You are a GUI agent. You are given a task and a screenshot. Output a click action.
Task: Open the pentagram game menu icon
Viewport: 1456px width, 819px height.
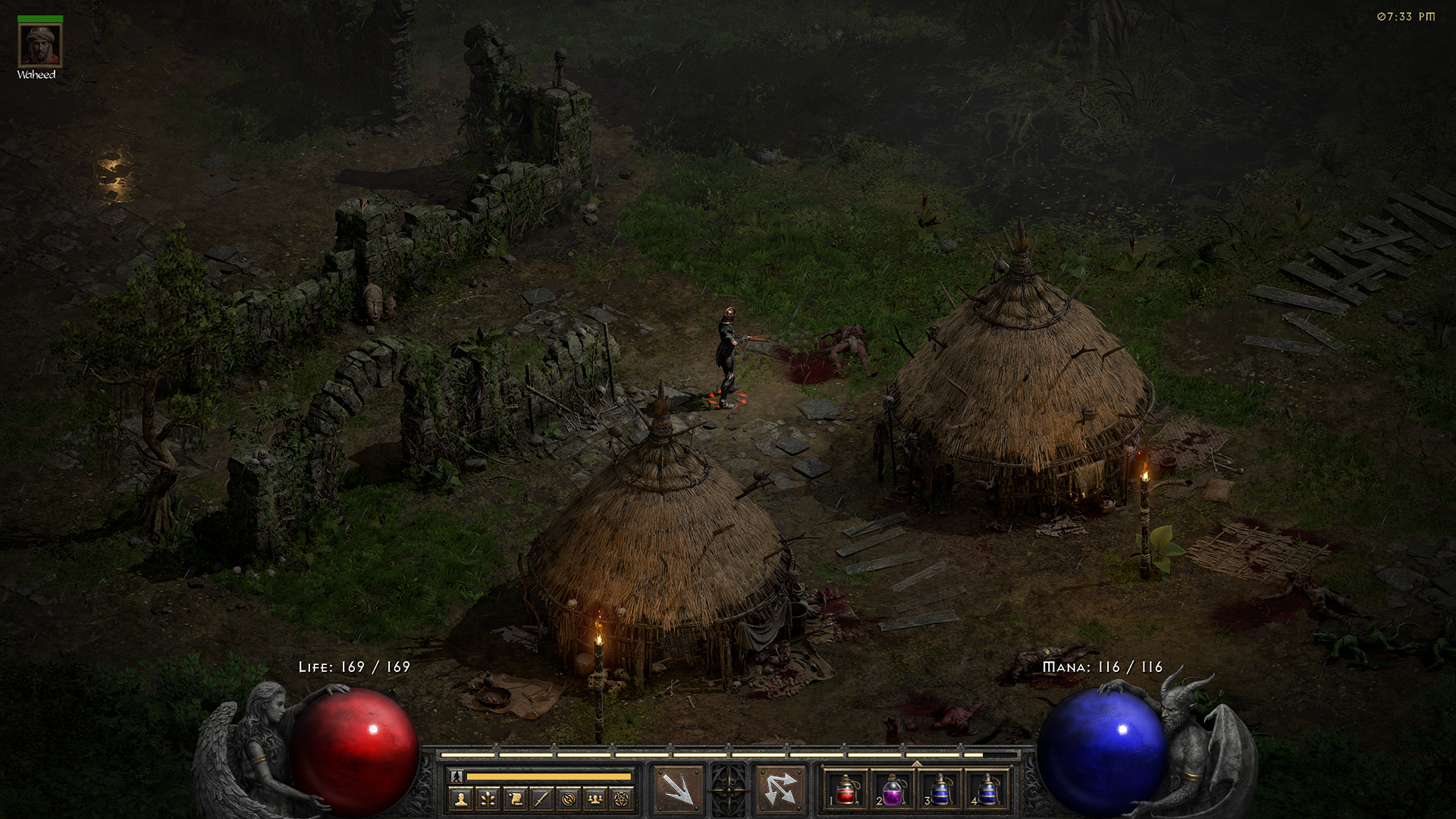[x=622, y=799]
